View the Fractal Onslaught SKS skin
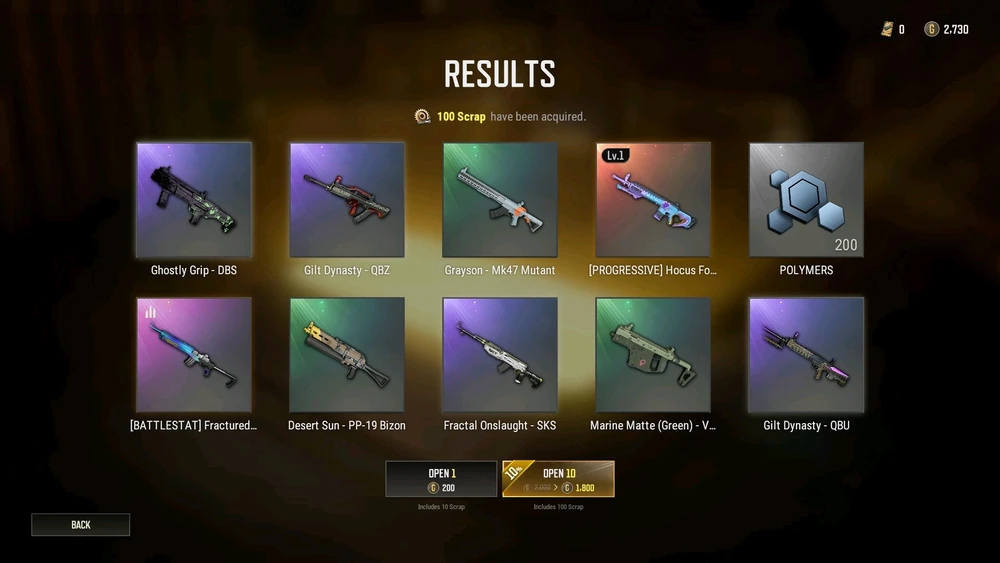The image size is (1000, 563). [x=500, y=355]
